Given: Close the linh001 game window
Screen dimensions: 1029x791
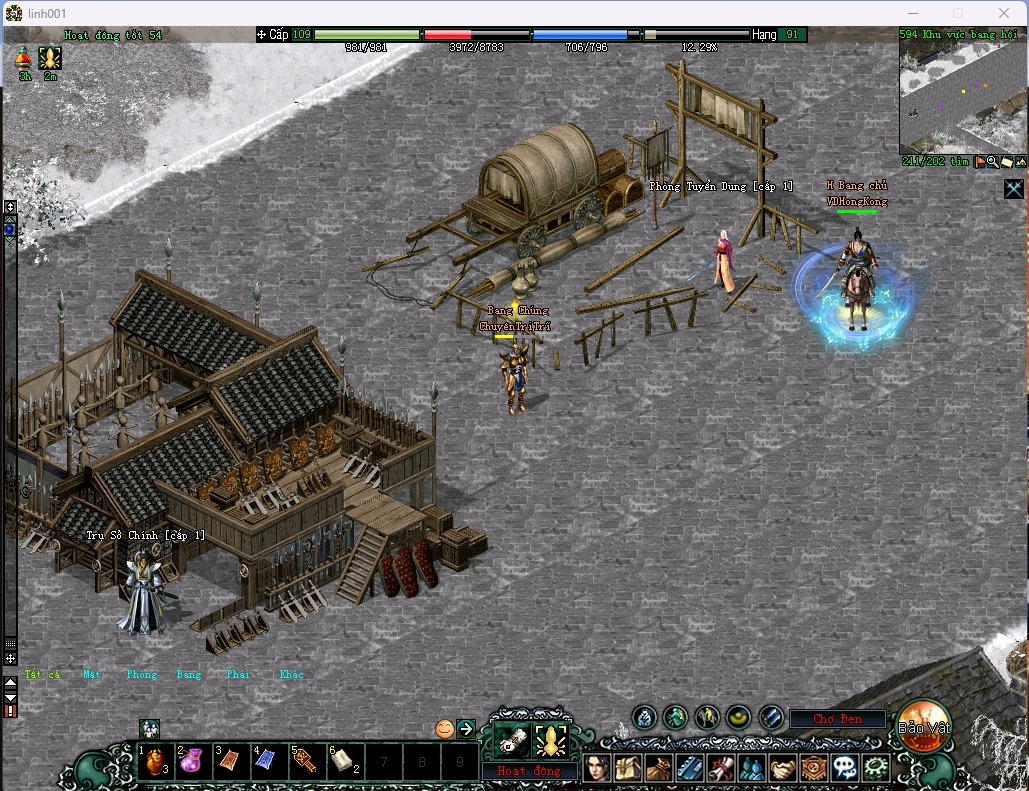Looking at the screenshot, I should tap(1004, 13).
